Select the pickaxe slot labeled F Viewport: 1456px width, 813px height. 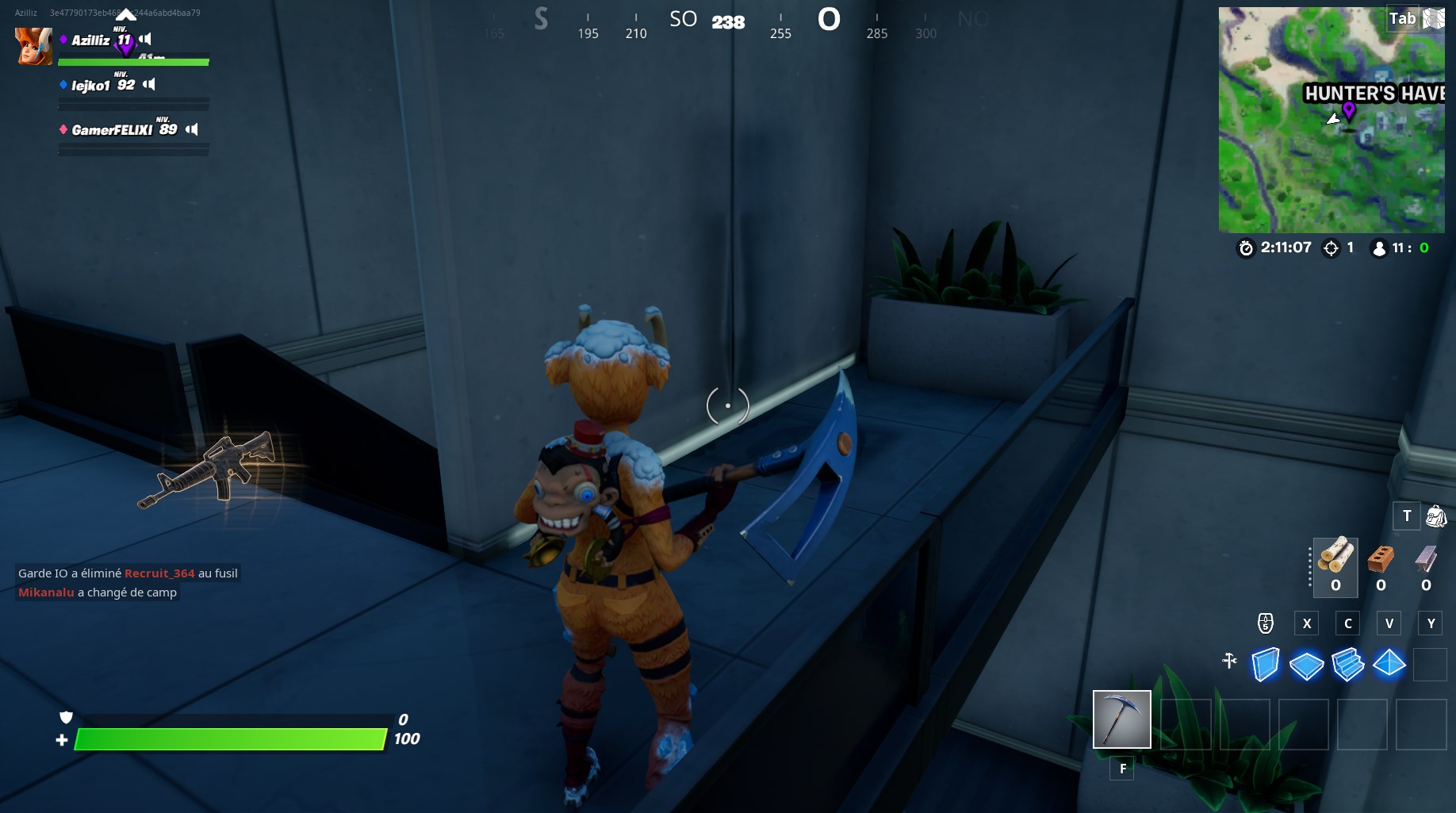(1121, 719)
